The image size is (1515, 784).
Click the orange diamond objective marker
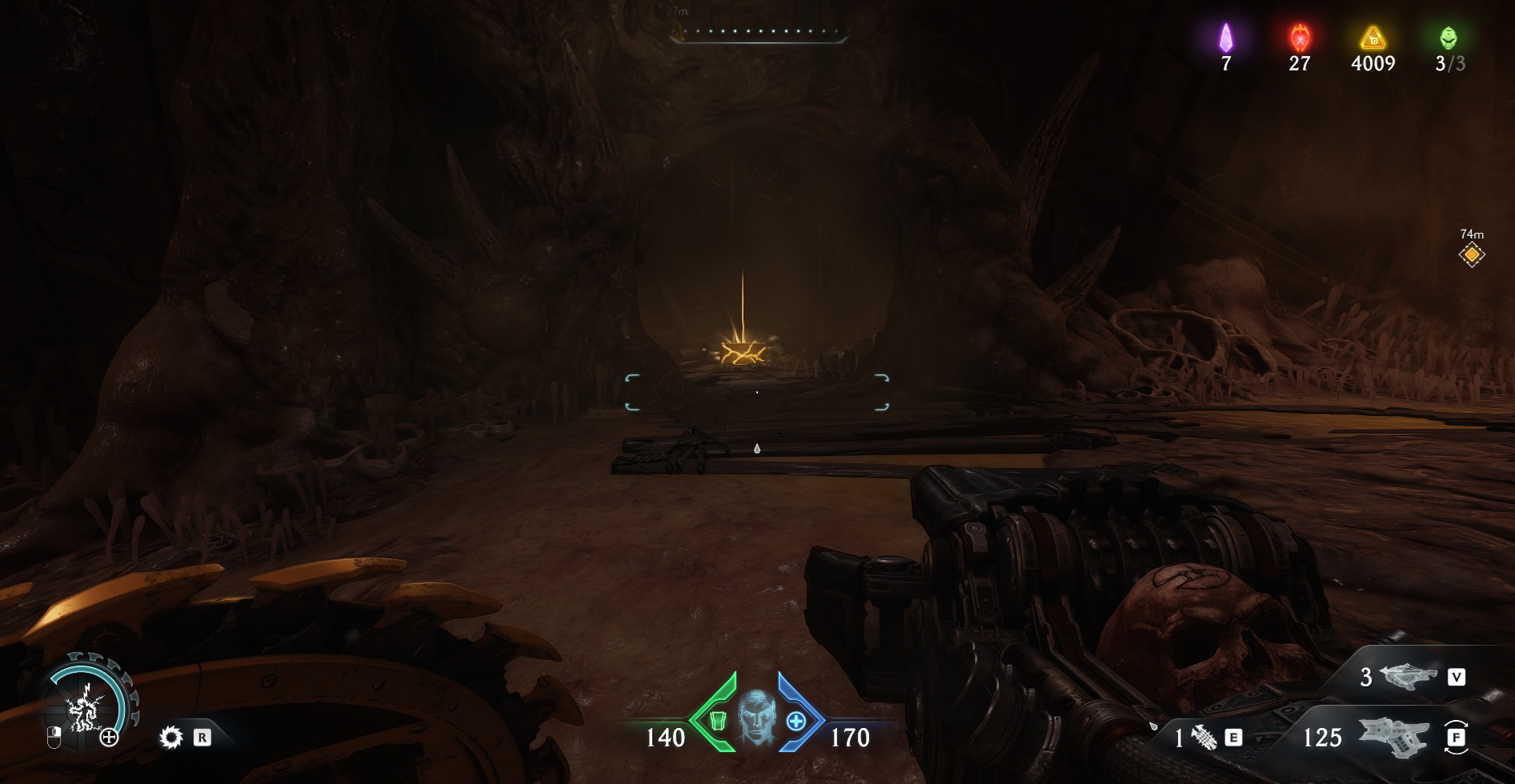coord(1471,255)
